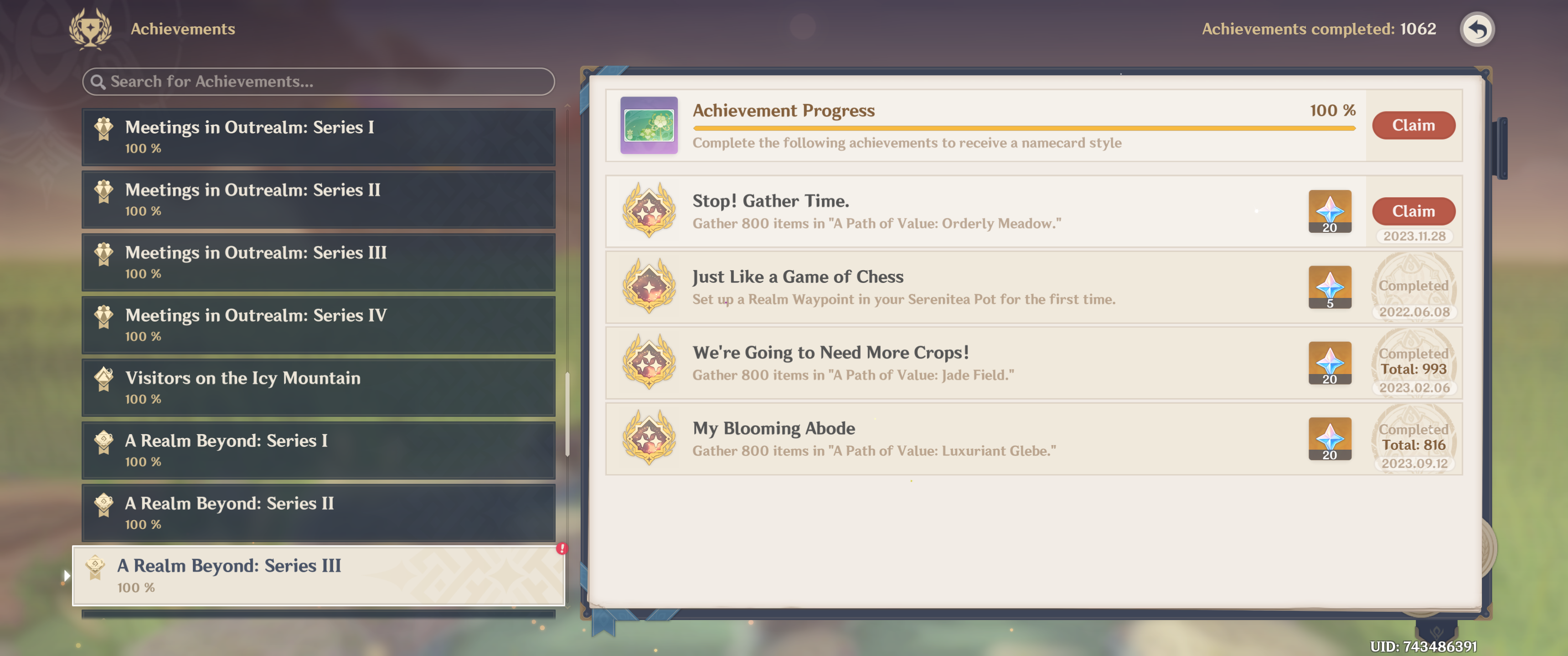This screenshot has width=1568, height=656.
Task: Click the red notification badge on Series III
Action: (x=561, y=548)
